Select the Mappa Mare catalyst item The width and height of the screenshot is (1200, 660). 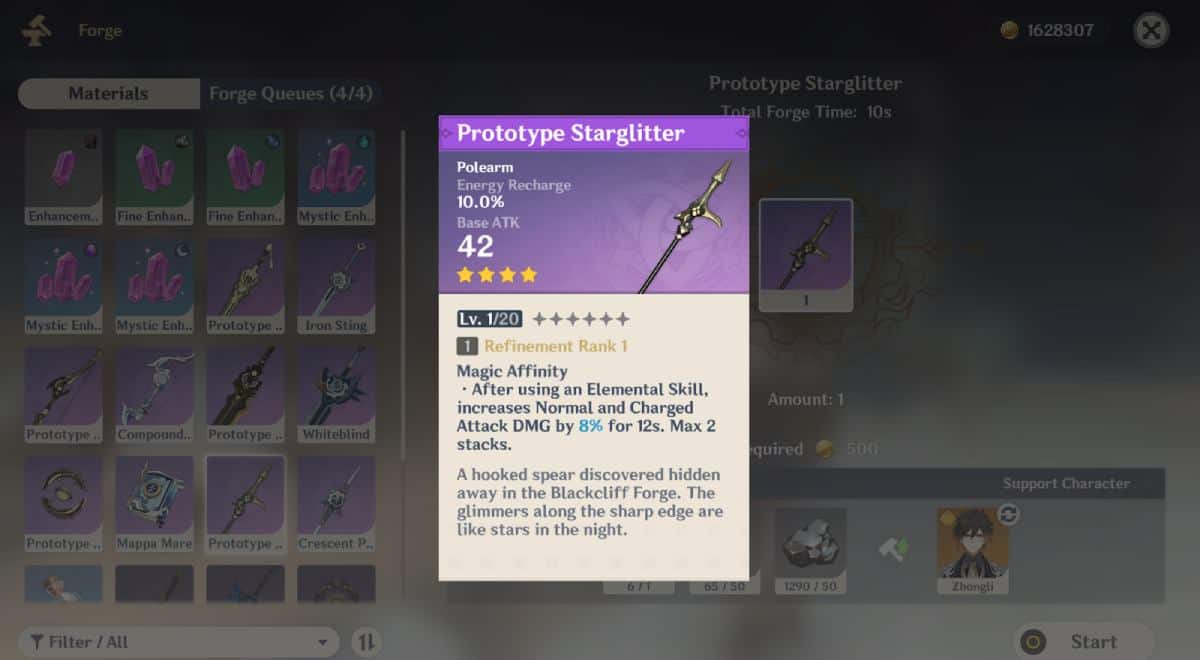154,503
